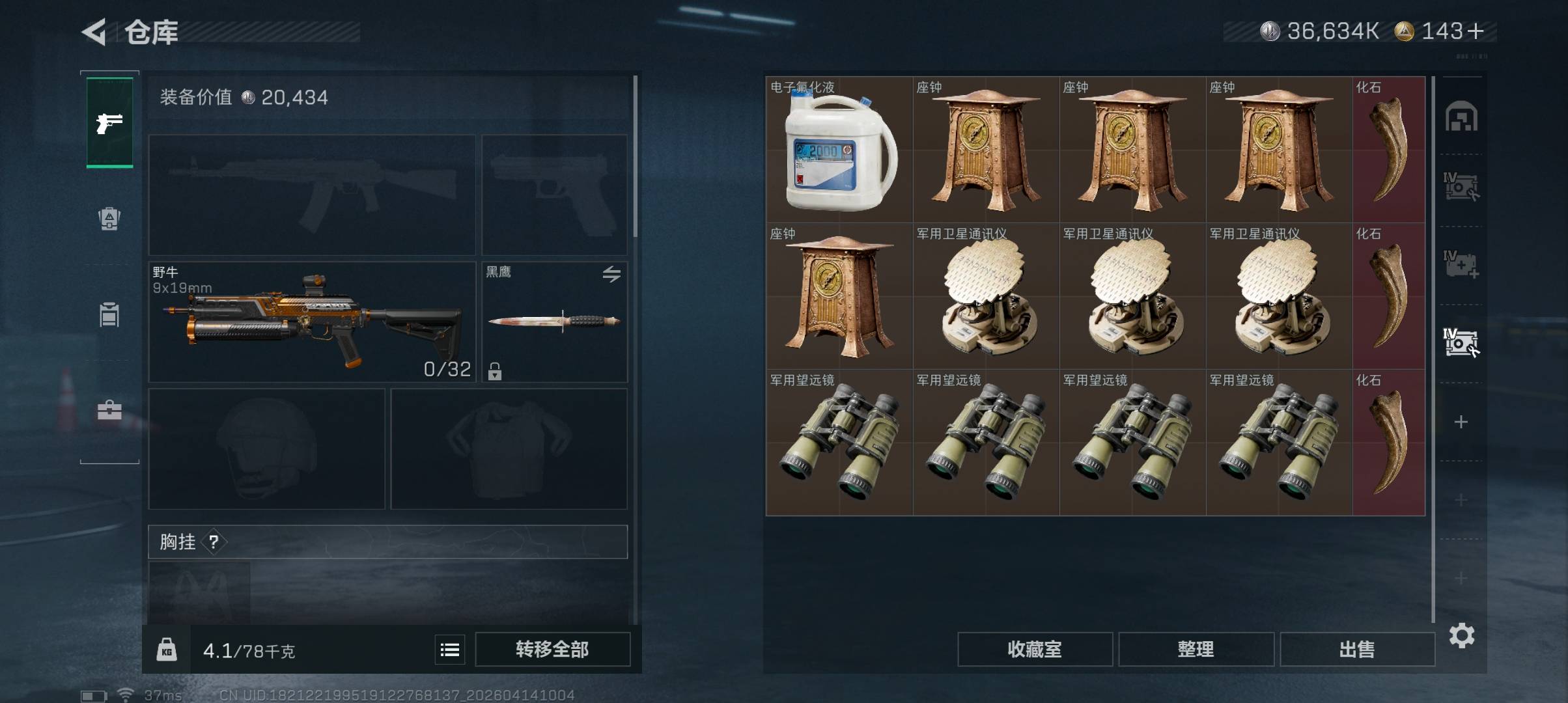Select the 野牛 submachine gun slot
Viewport: 1568px width, 703px height.
tap(312, 322)
